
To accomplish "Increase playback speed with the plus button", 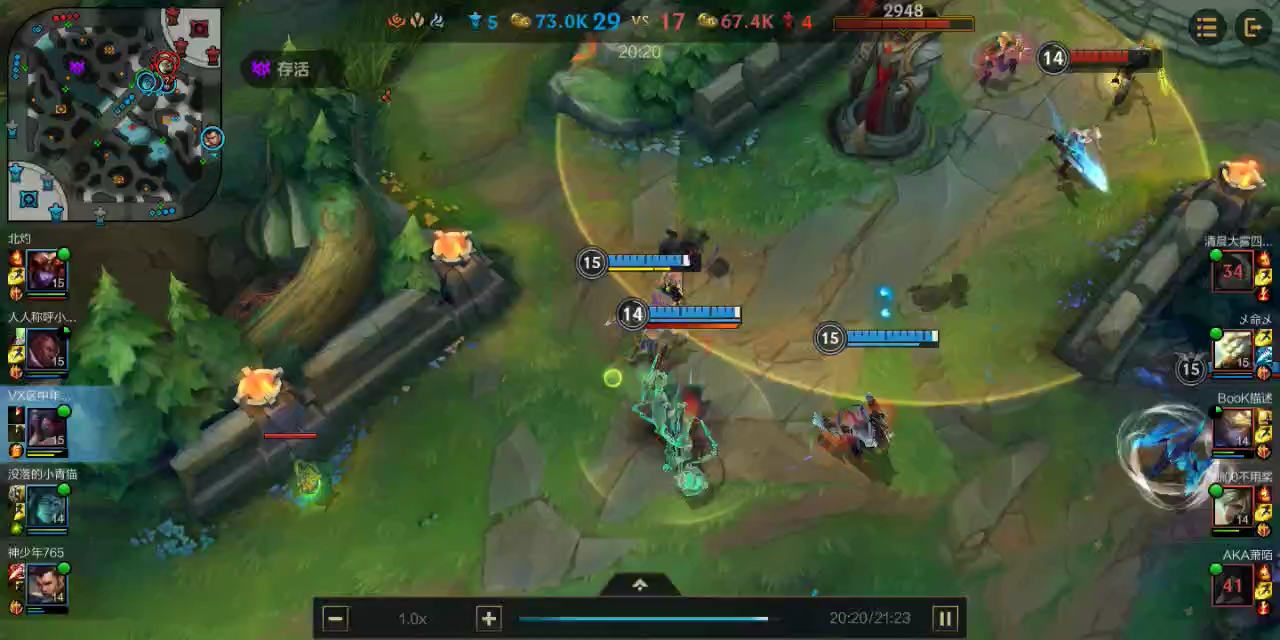I will [x=488, y=618].
